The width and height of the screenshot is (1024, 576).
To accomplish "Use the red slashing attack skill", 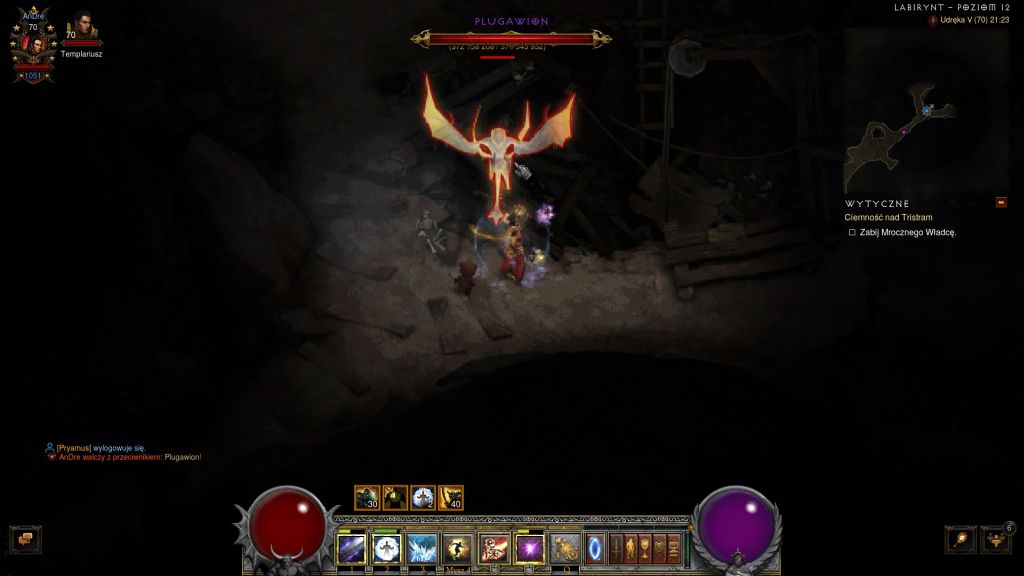I will 493,548.
